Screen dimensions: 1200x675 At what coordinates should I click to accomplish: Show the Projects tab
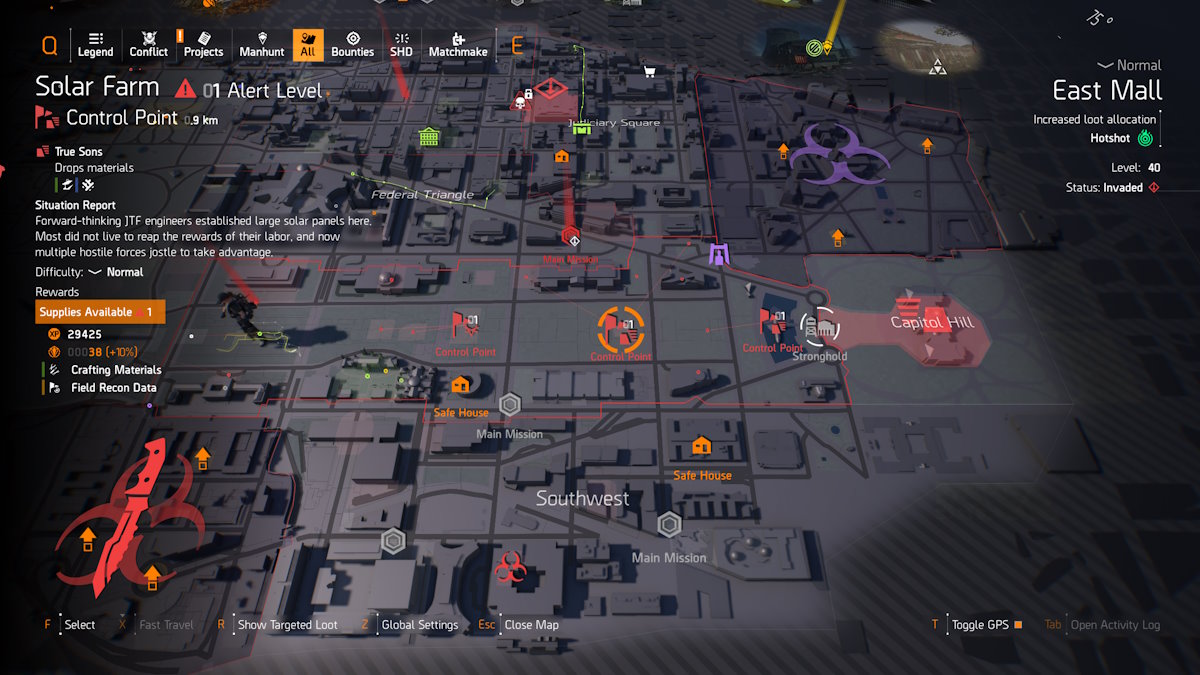(203, 44)
